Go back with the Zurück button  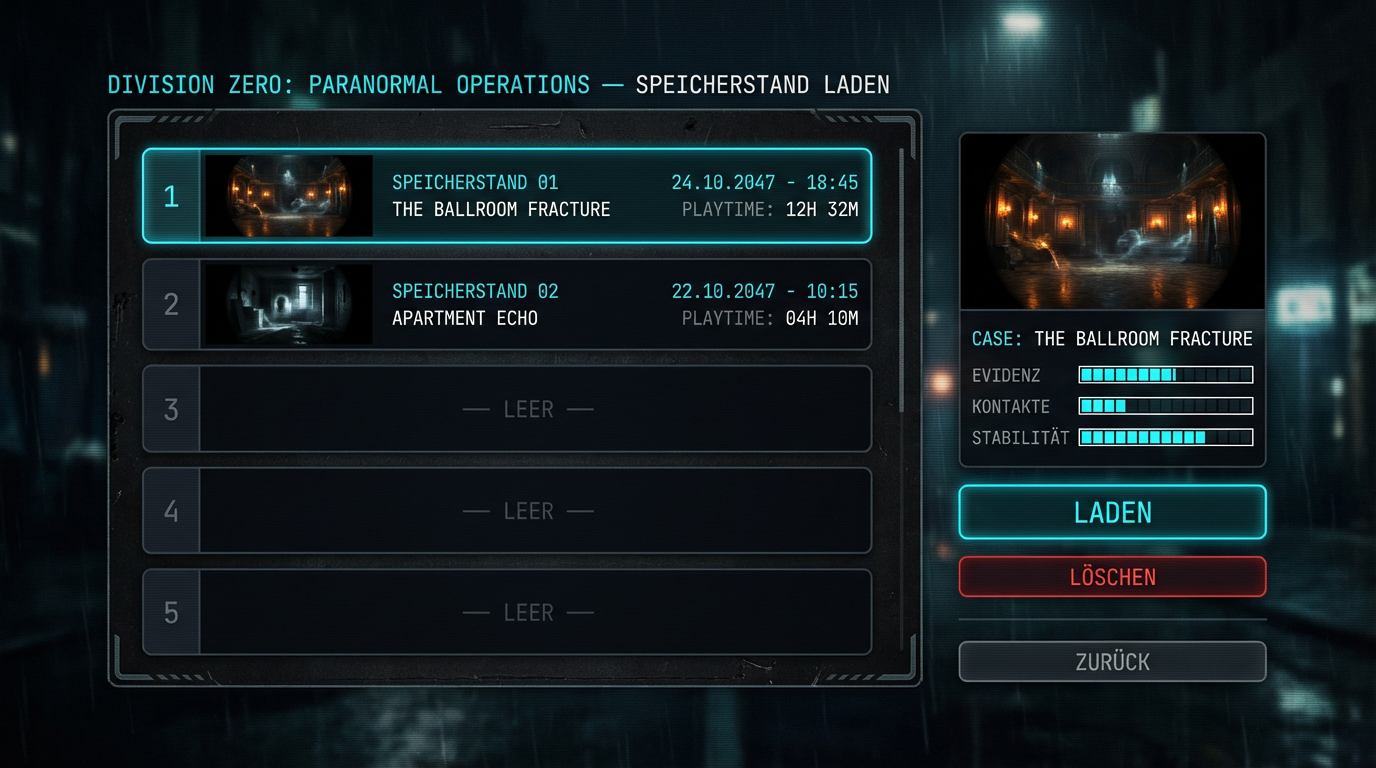(1112, 661)
